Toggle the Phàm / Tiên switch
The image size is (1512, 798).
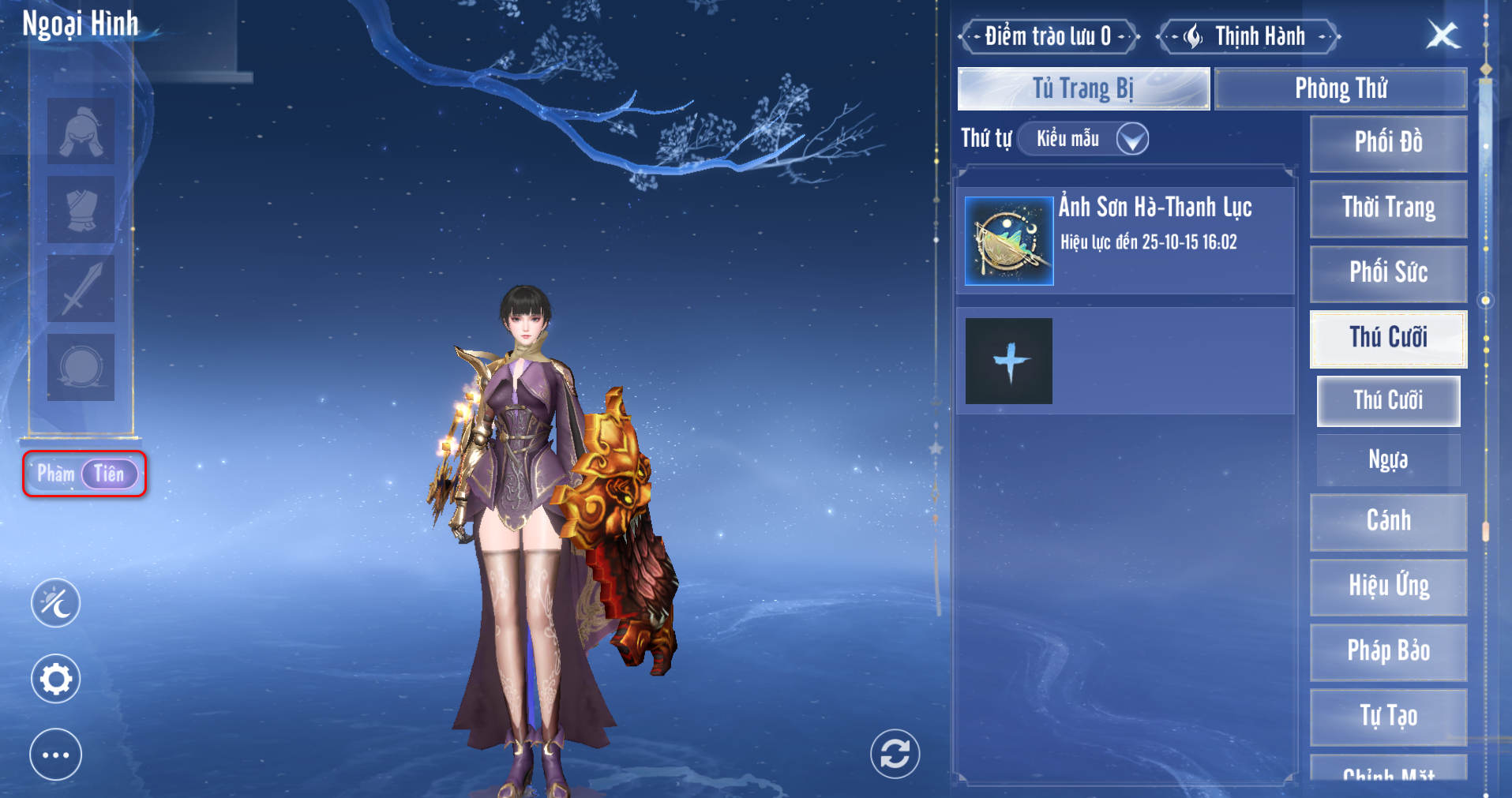[x=85, y=474]
